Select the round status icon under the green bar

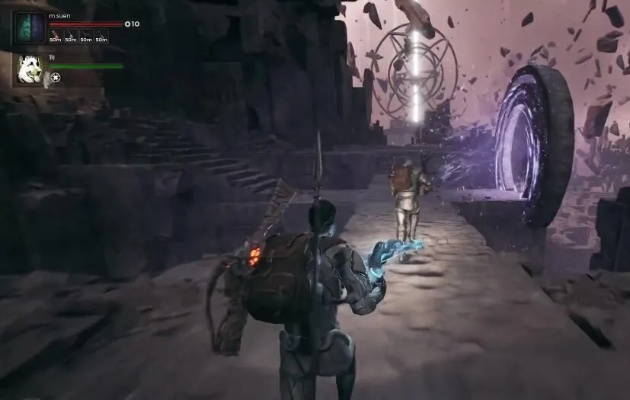56,77
